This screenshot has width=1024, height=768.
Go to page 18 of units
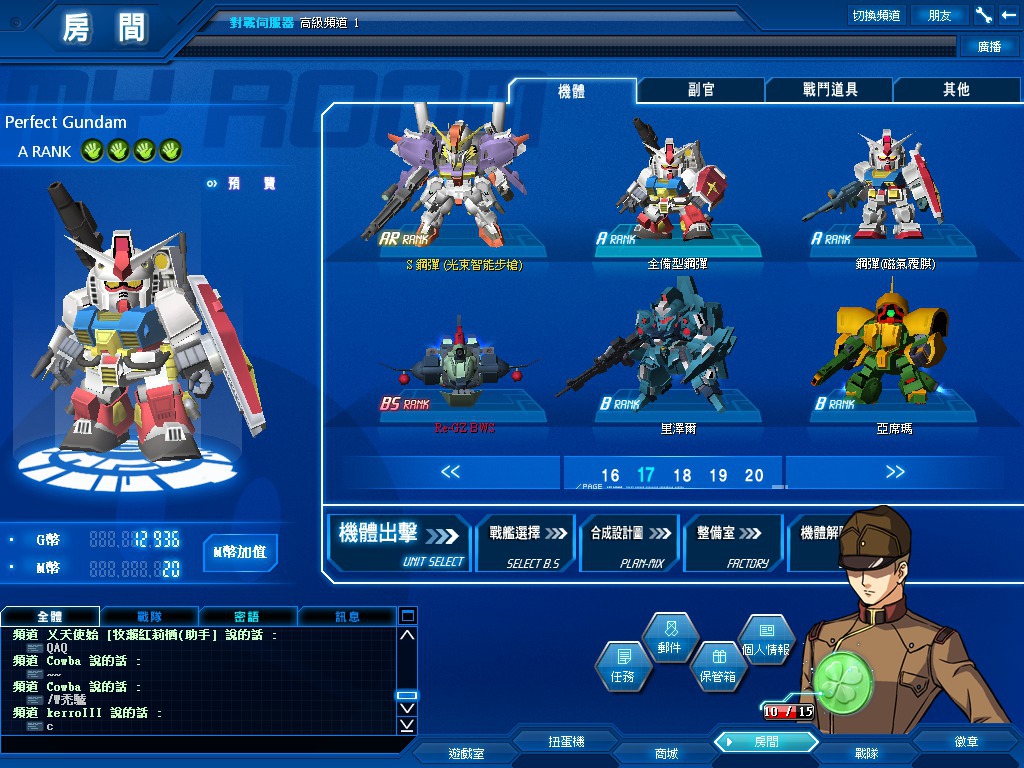coord(682,476)
